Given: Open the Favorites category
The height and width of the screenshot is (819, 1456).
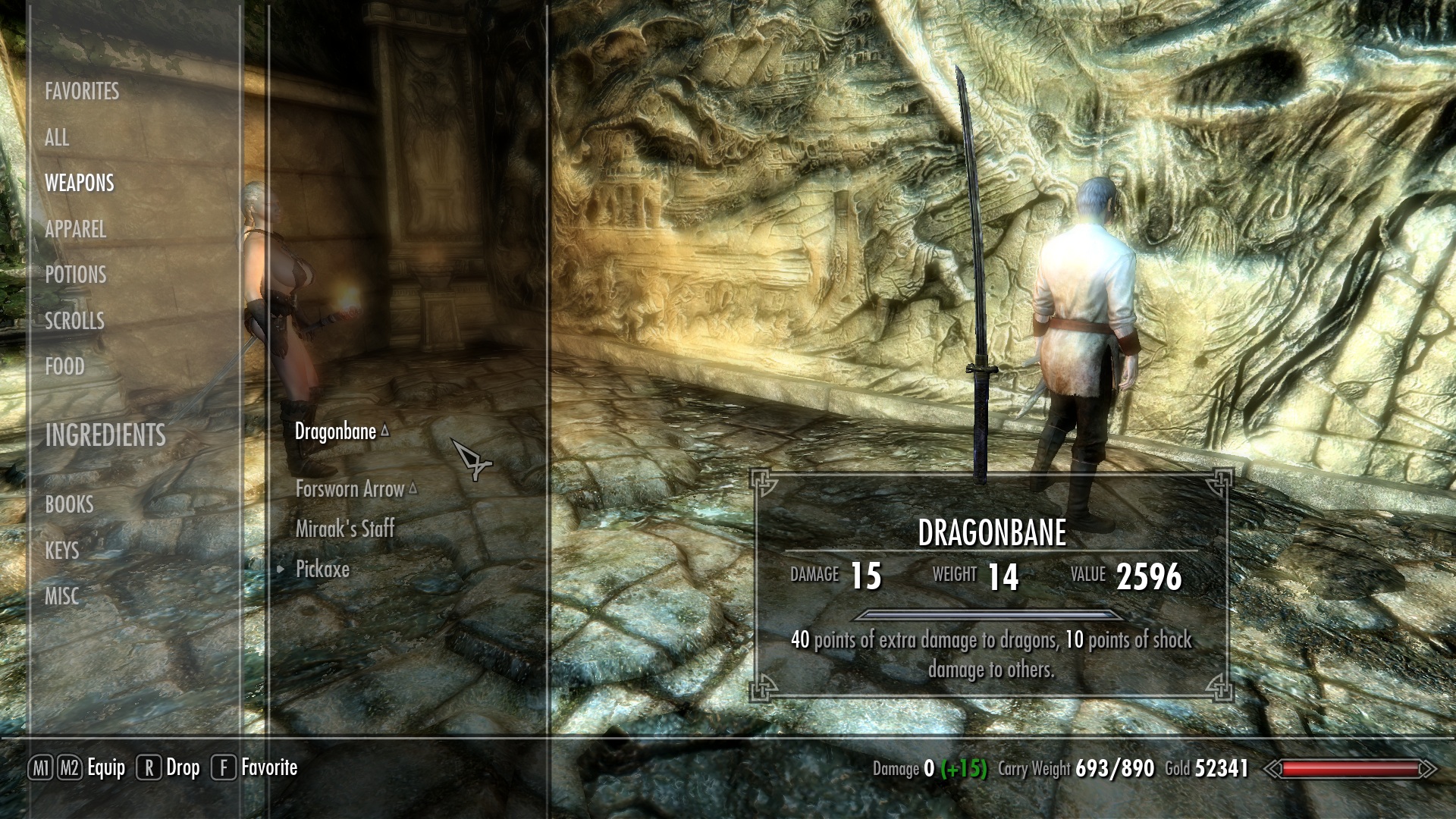Looking at the screenshot, I should (82, 92).
